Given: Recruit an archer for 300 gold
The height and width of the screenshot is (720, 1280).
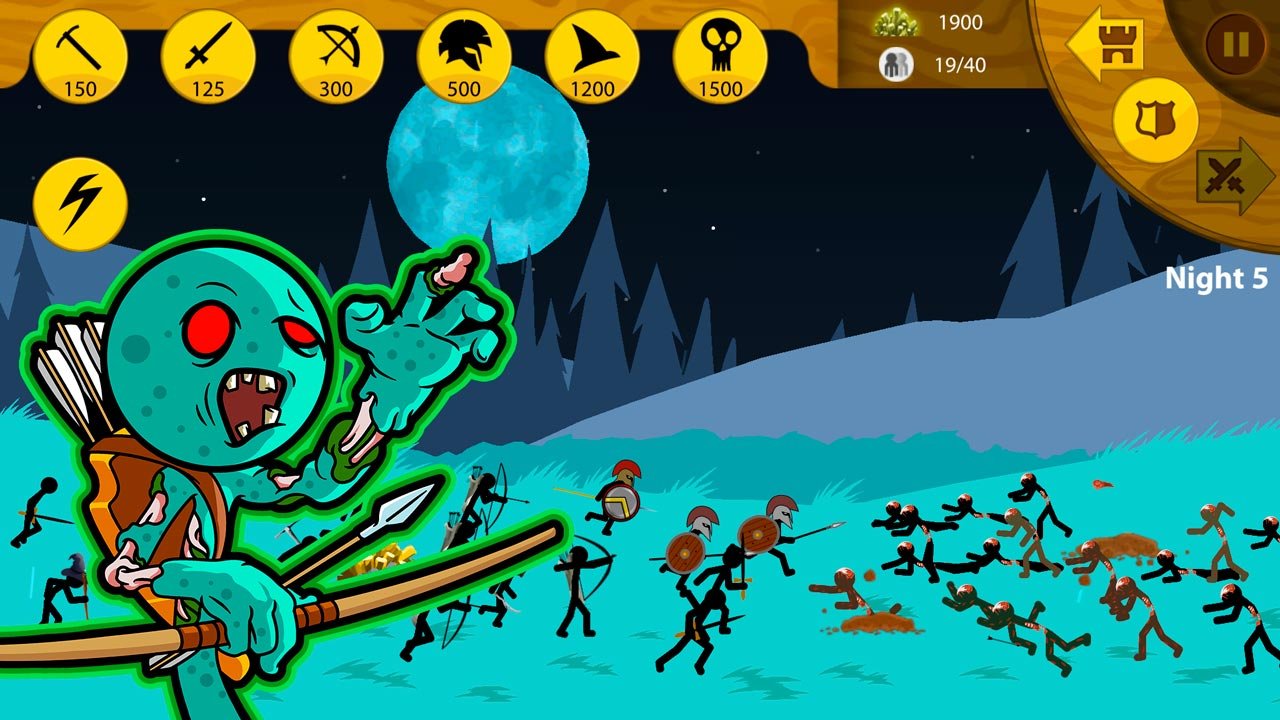Looking at the screenshot, I should [336, 57].
